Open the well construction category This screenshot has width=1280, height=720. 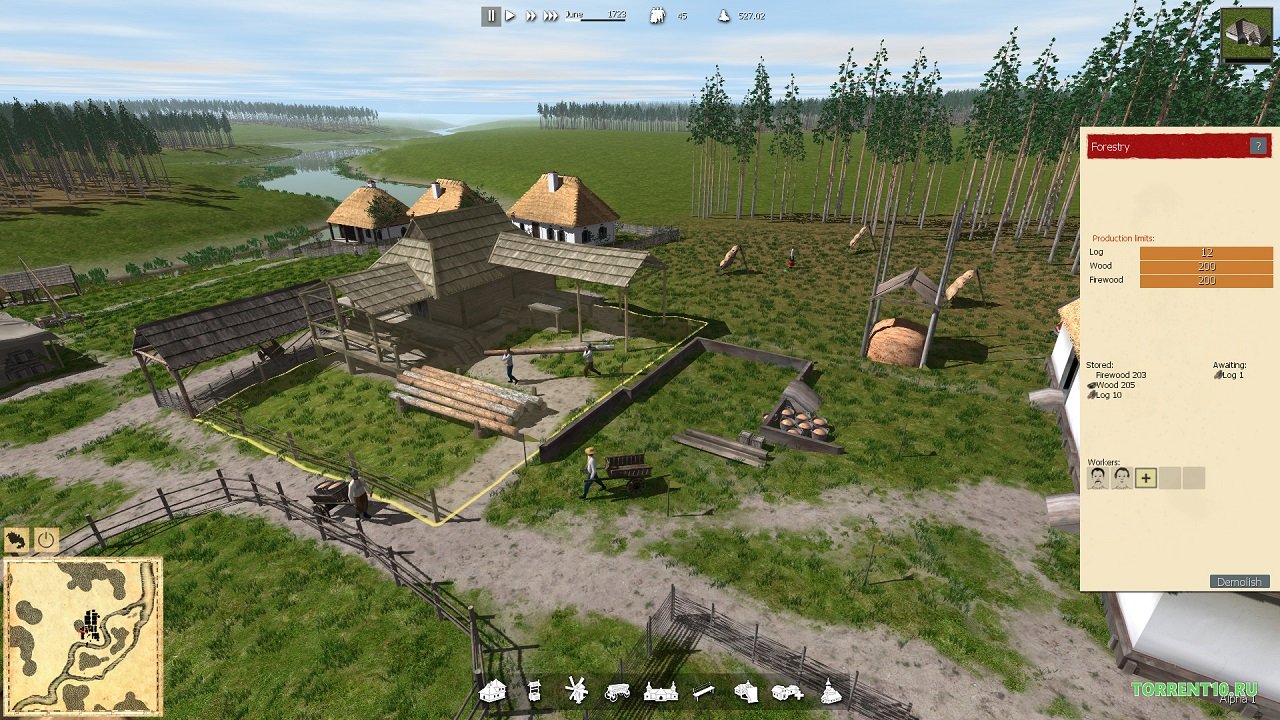pyautogui.click(x=534, y=691)
